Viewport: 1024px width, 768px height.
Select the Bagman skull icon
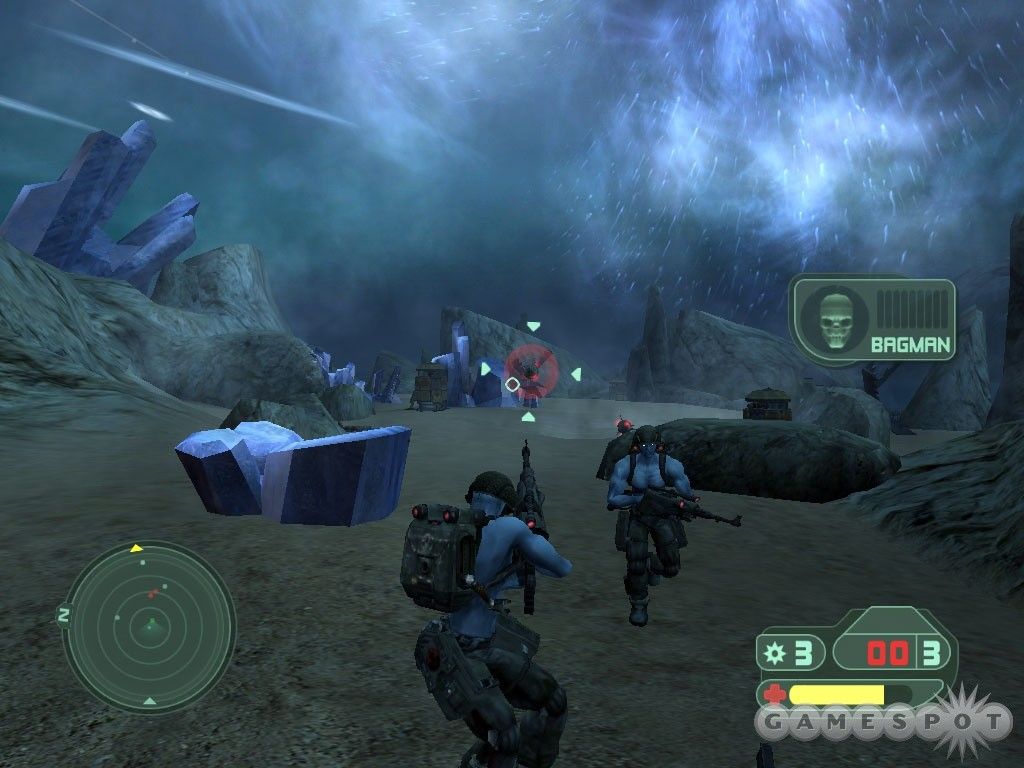coord(833,319)
